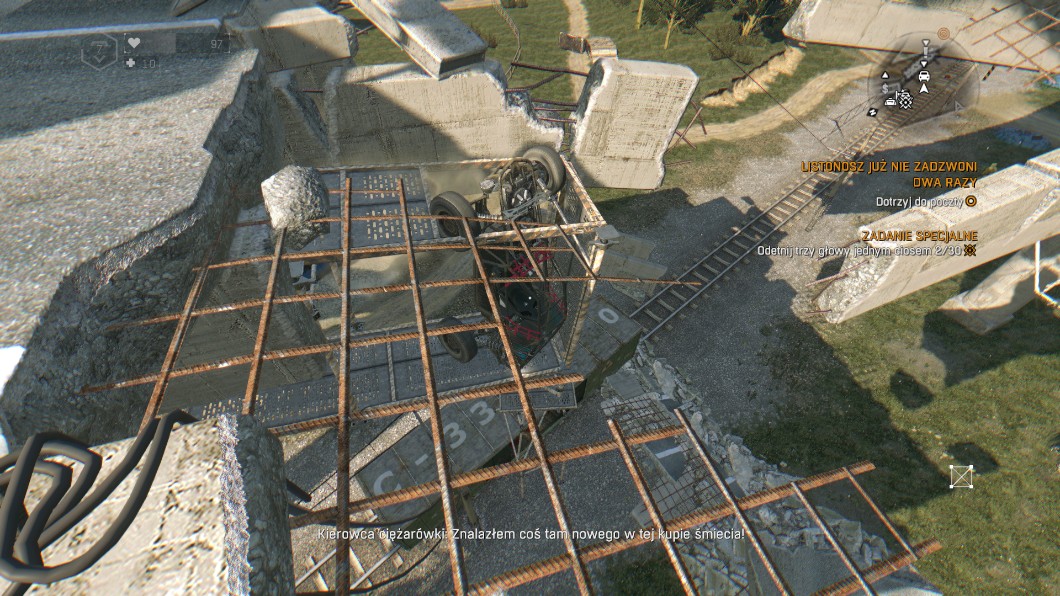The image size is (1060, 596).
Task: Select the car marker on the minimap
Action: (922, 75)
